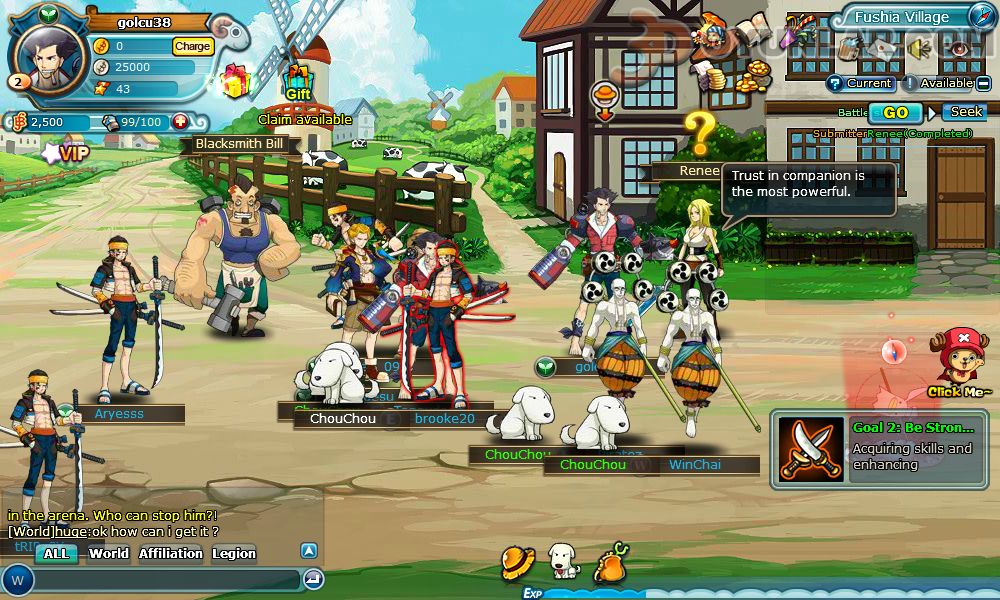
Task: Claim the available blue Gift
Action: point(298,82)
